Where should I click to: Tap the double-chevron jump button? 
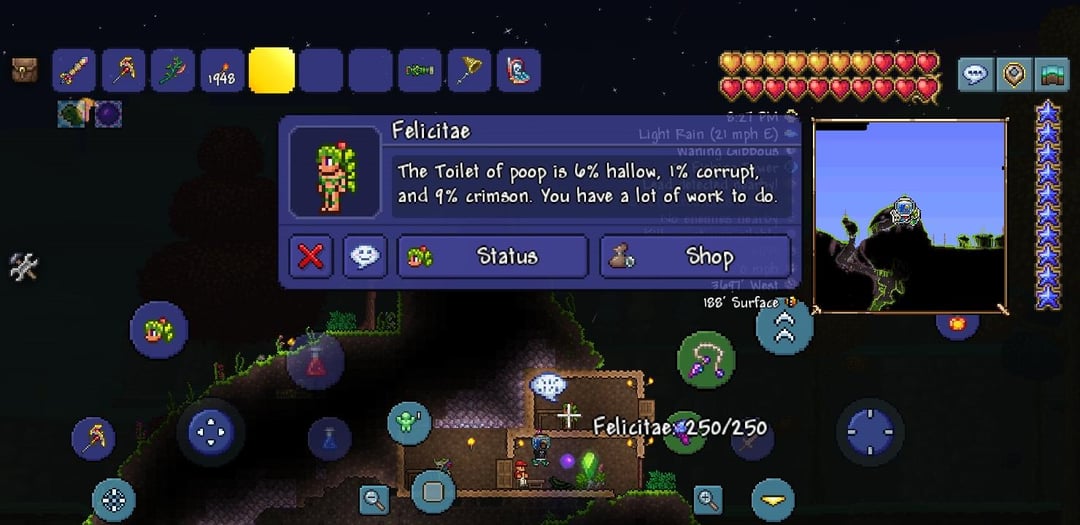(x=784, y=326)
